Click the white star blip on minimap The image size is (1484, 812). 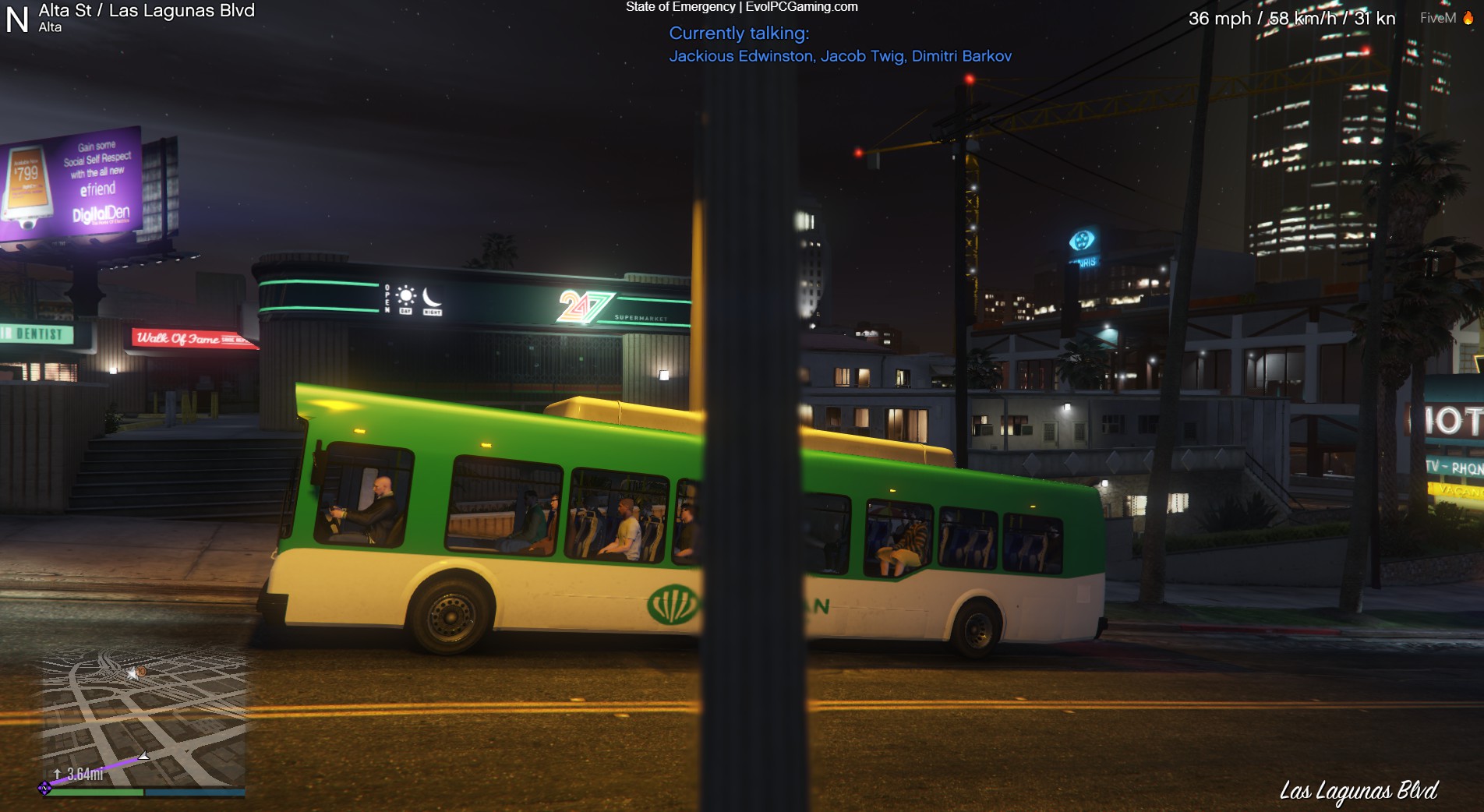tap(132, 674)
